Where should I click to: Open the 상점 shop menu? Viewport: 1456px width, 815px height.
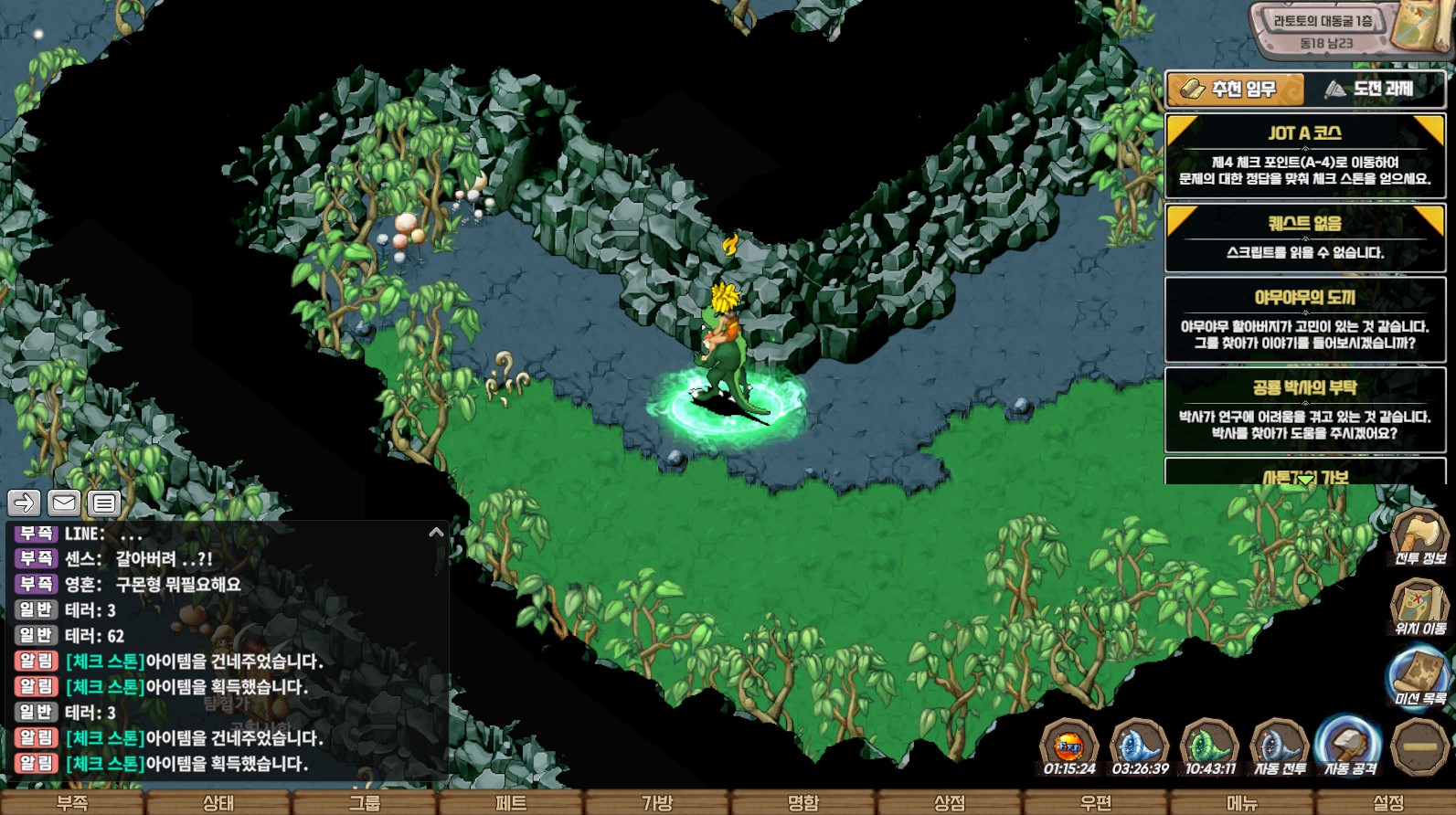[950, 803]
